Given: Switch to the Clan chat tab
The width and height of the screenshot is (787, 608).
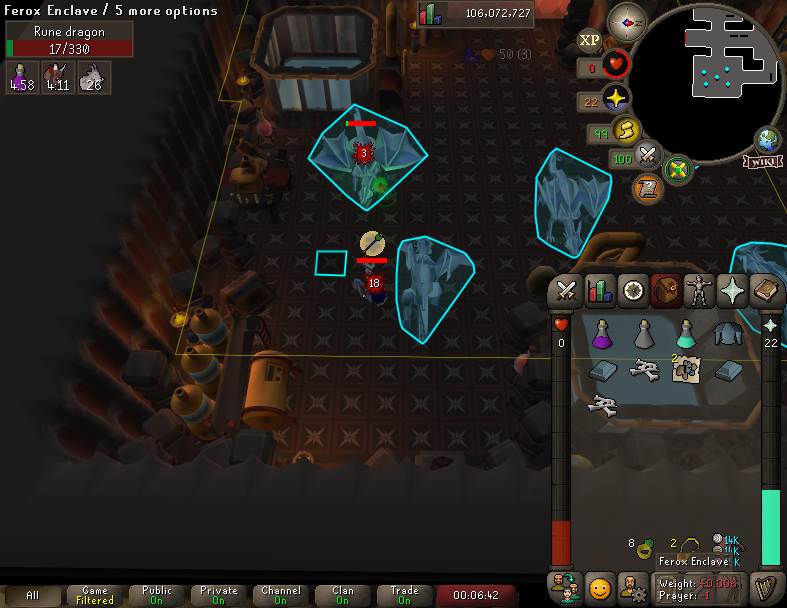Looking at the screenshot, I should [343, 596].
